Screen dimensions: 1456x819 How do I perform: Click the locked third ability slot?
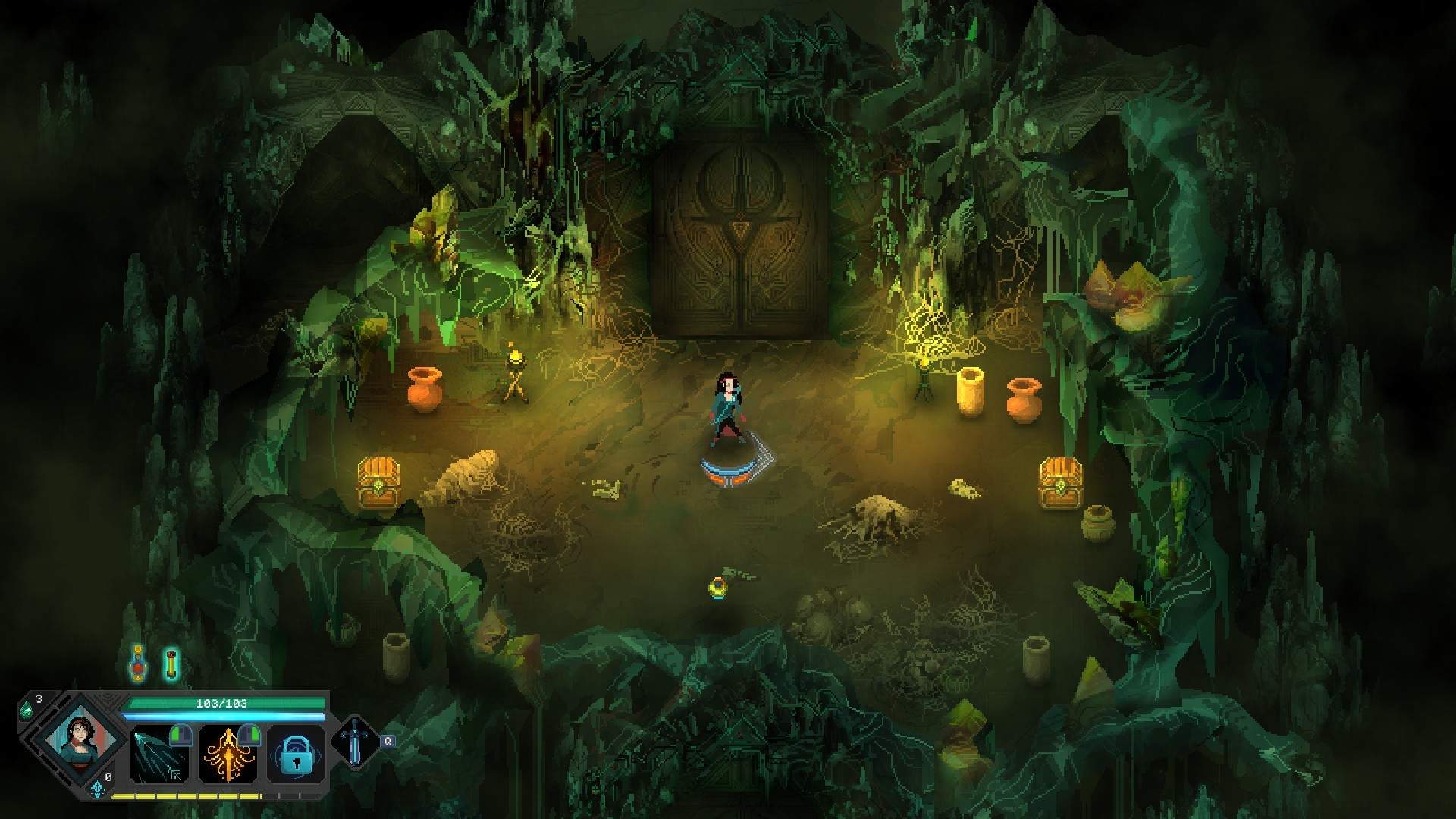[x=296, y=756]
